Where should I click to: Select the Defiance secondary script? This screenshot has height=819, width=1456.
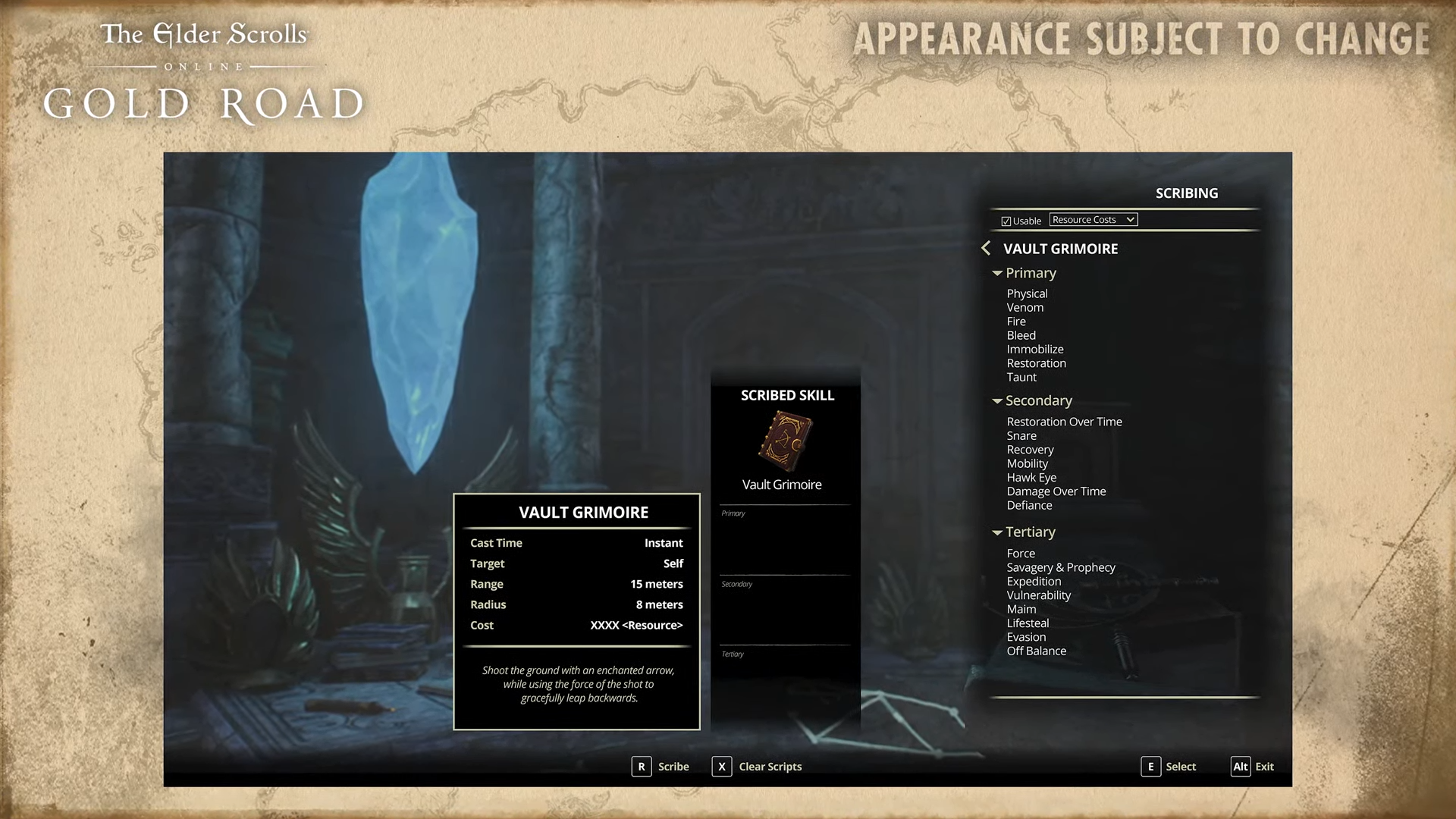pos(1029,505)
